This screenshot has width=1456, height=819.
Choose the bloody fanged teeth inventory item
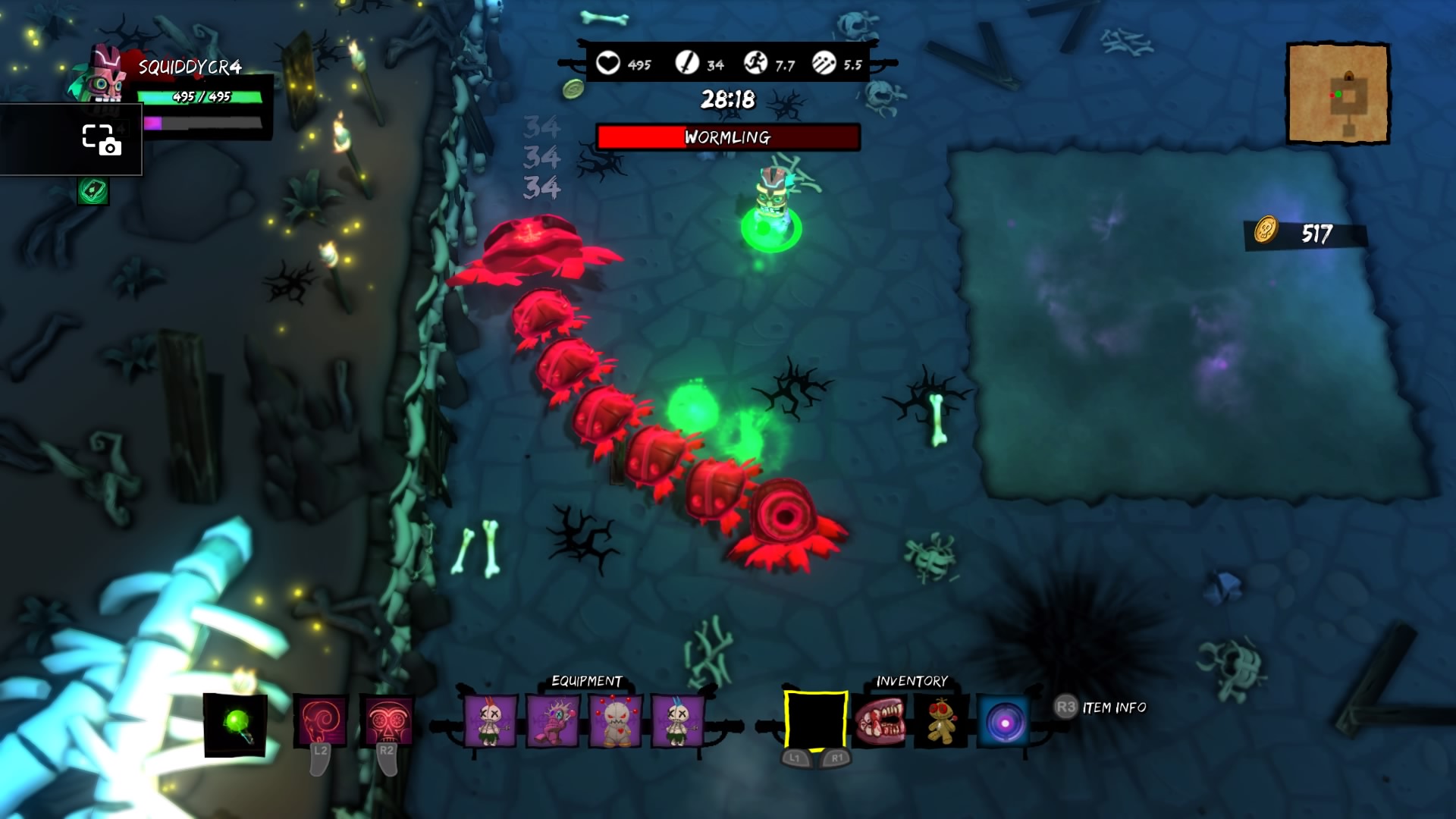pos(879,720)
